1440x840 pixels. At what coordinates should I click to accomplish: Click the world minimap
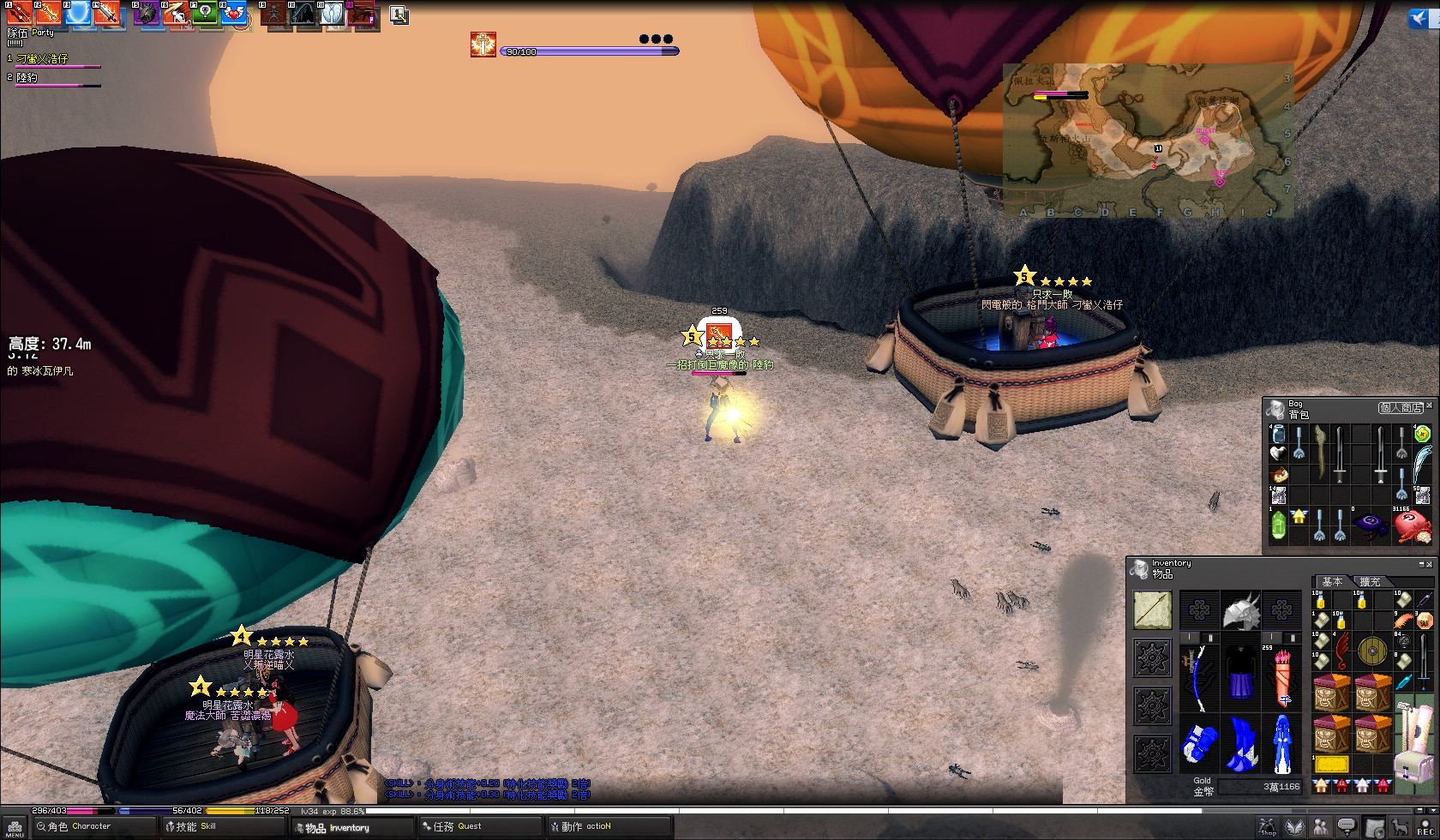[1149, 141]
